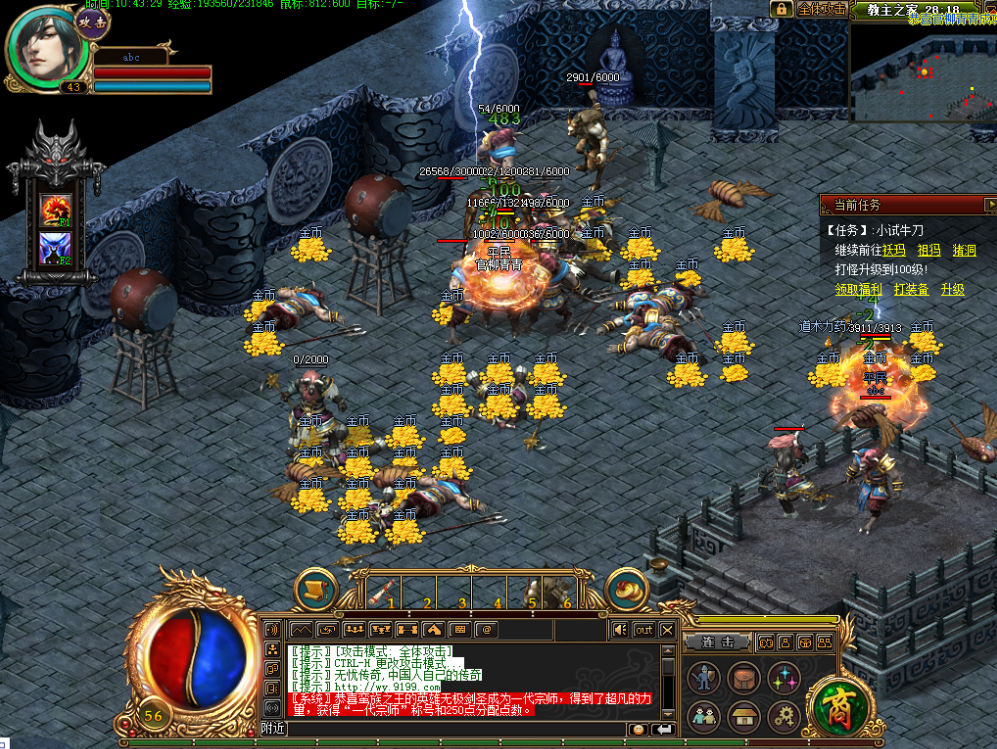Open the gear settings icon
This screenshot has height=749, width=997.
coord(783,716)
